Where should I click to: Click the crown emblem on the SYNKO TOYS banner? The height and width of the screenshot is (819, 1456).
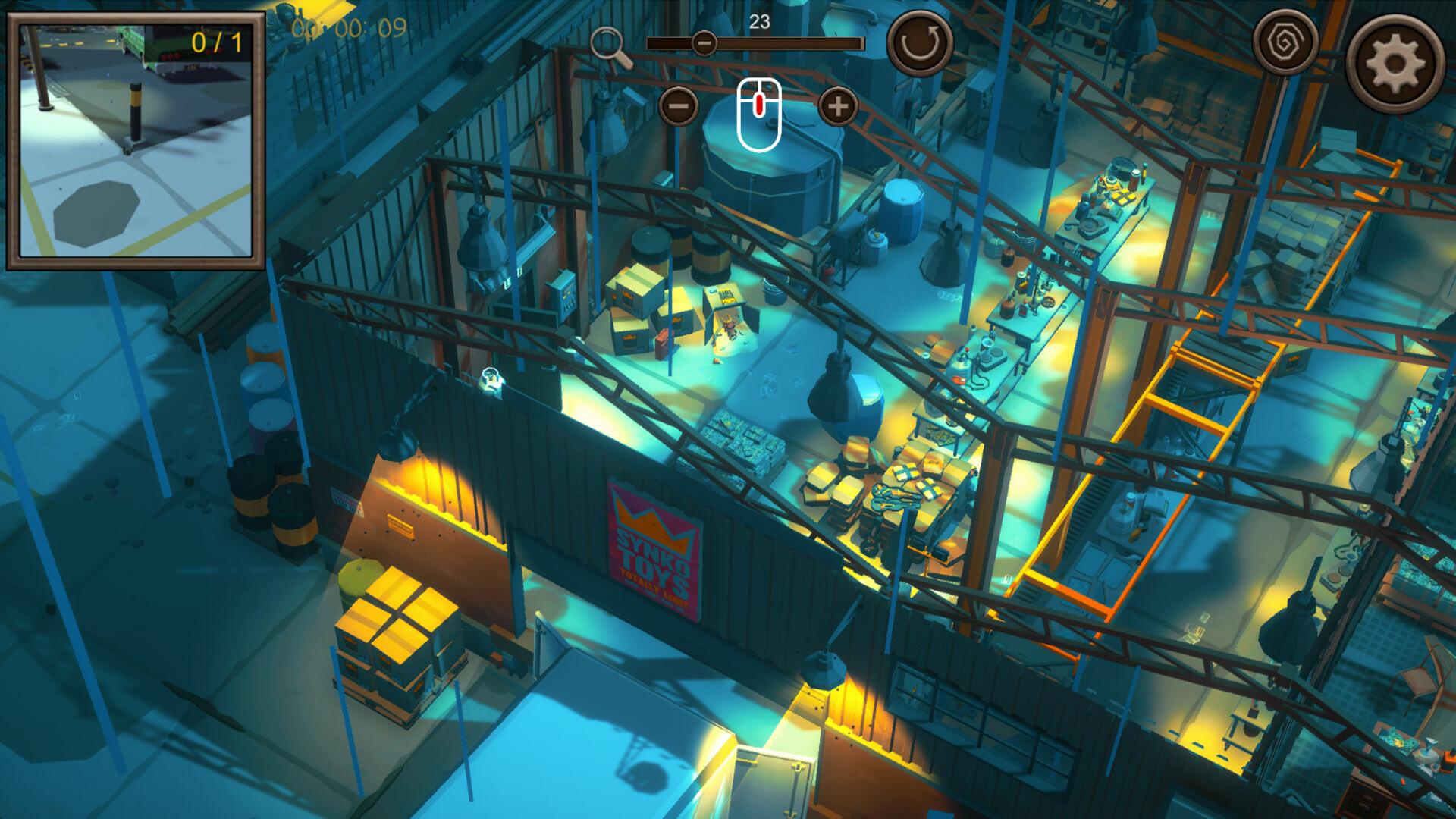click(x=648, y=523)
